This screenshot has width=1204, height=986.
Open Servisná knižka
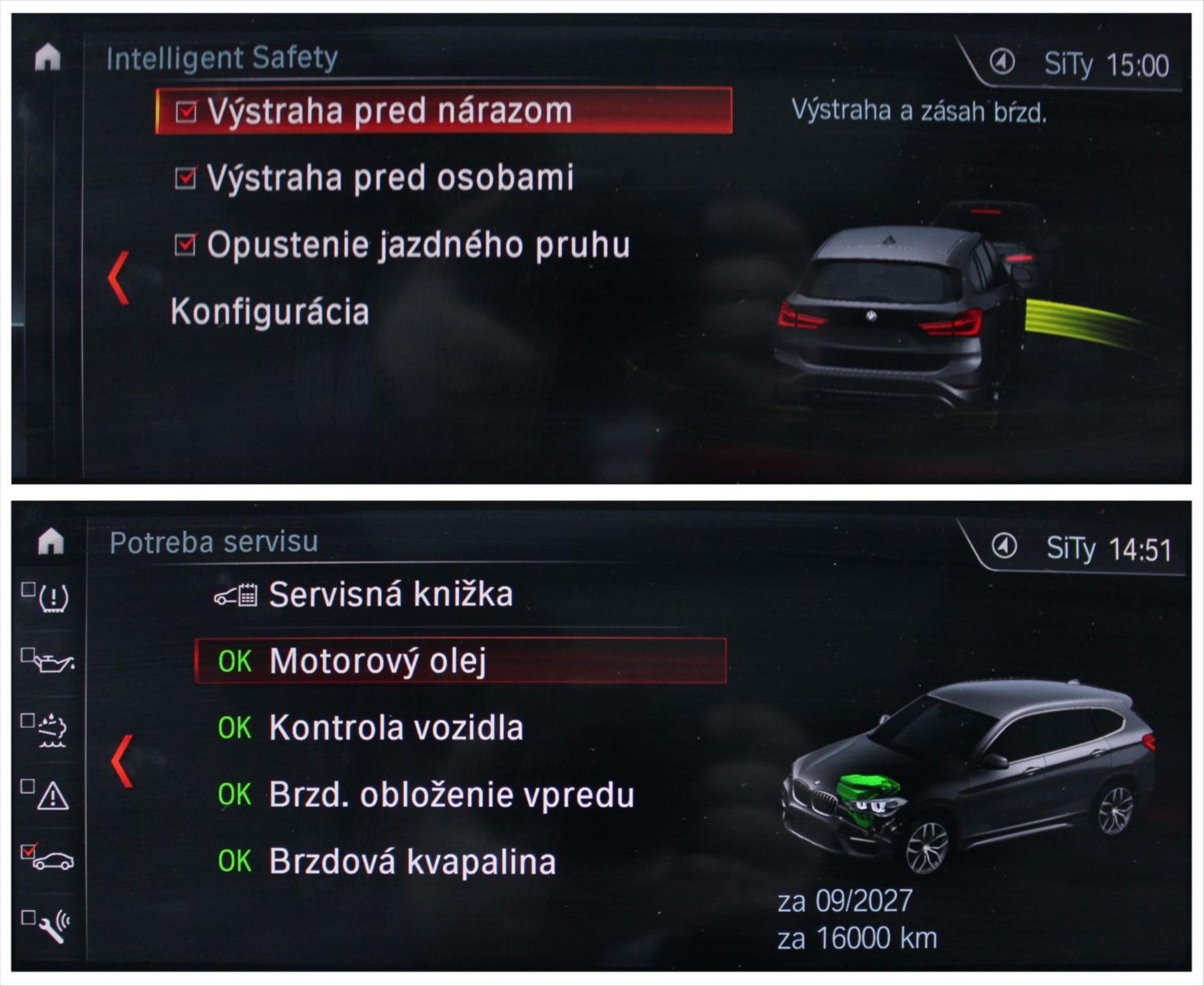coord(390,595)
